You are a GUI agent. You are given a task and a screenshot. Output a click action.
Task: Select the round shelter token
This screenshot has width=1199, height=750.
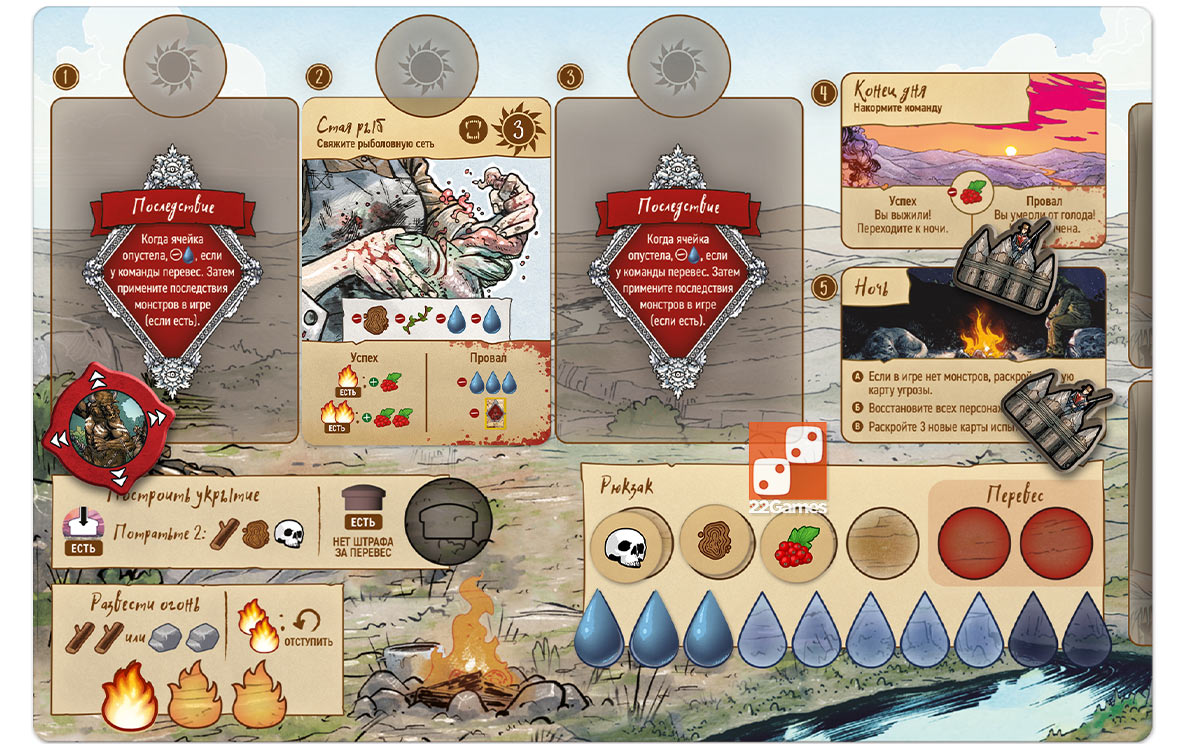(x=447, y=518)
